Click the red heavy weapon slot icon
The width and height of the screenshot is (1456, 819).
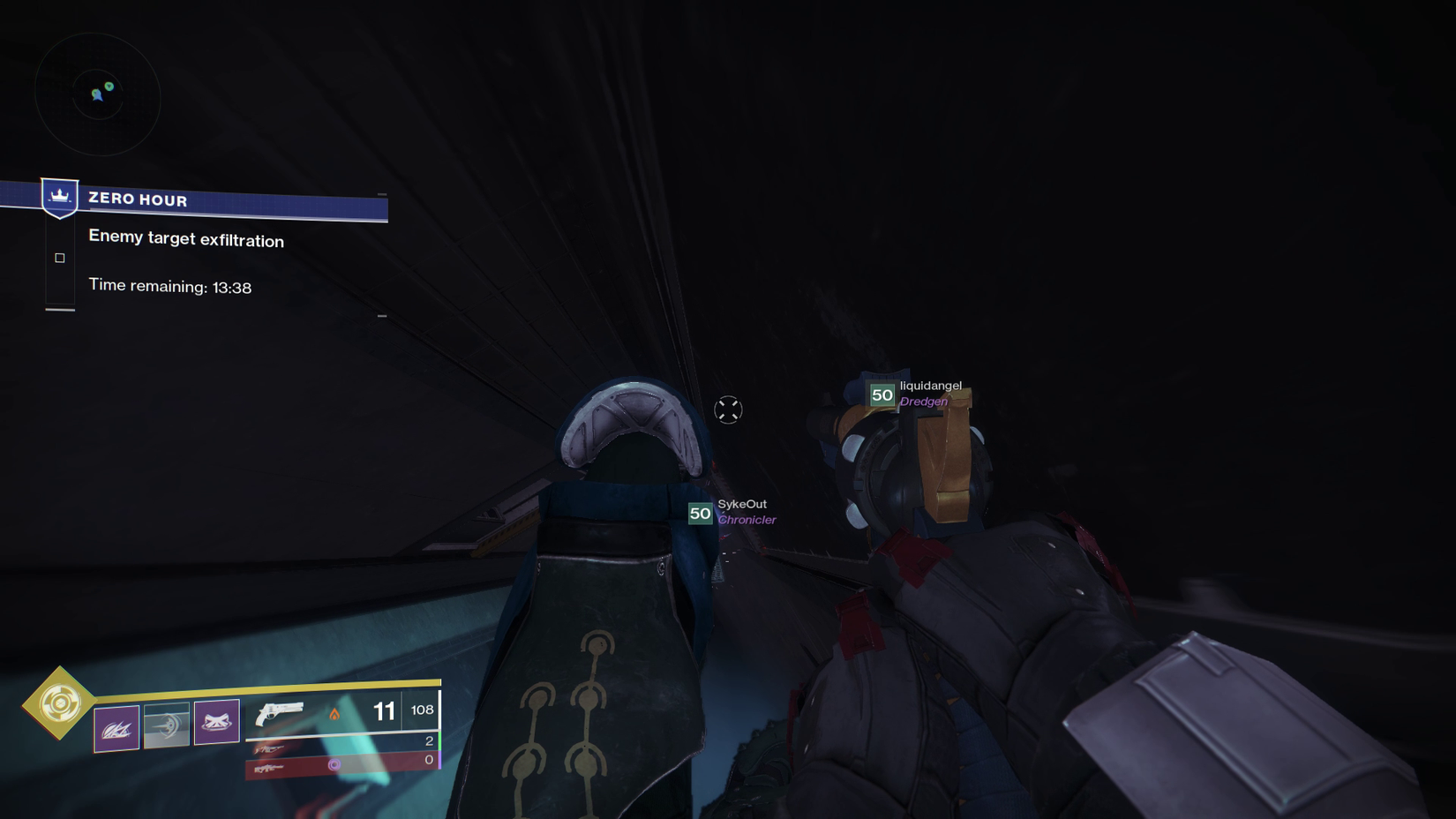(270, 770)
